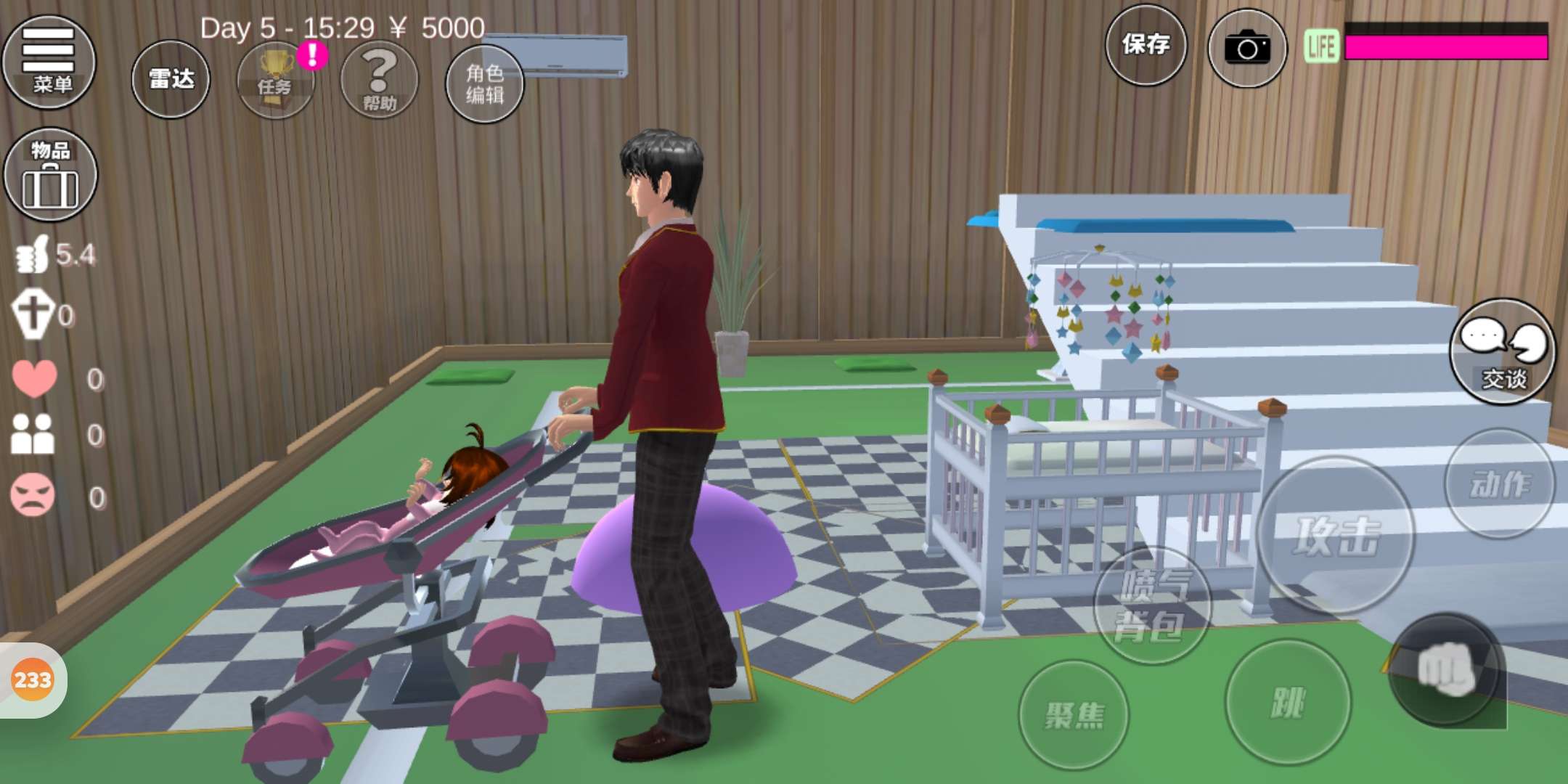Screen dimensions: 1568x784
Task: Save the game with 保存
Action: (1146, 45)
